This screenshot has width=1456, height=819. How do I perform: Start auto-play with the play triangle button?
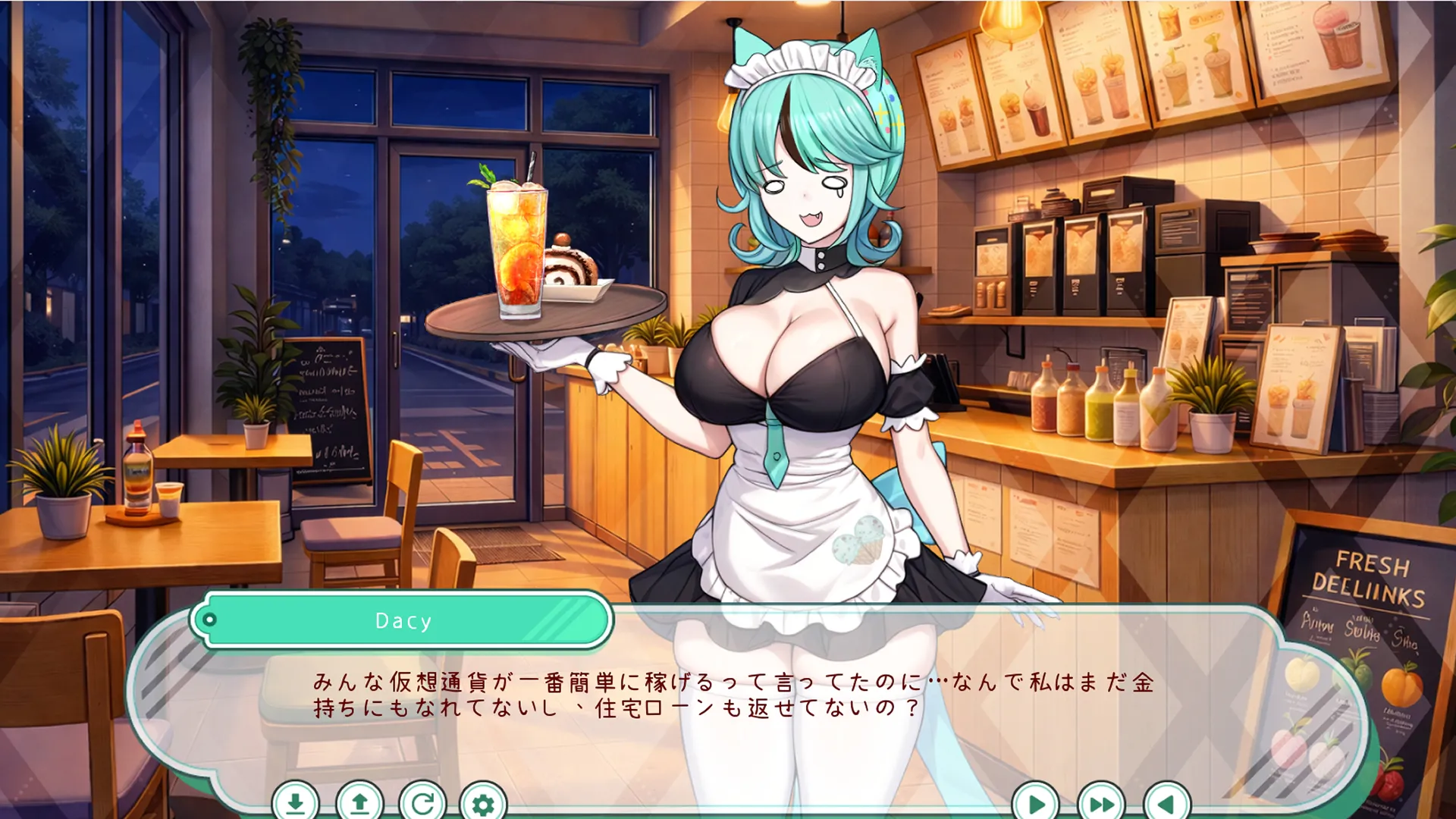1036,802
